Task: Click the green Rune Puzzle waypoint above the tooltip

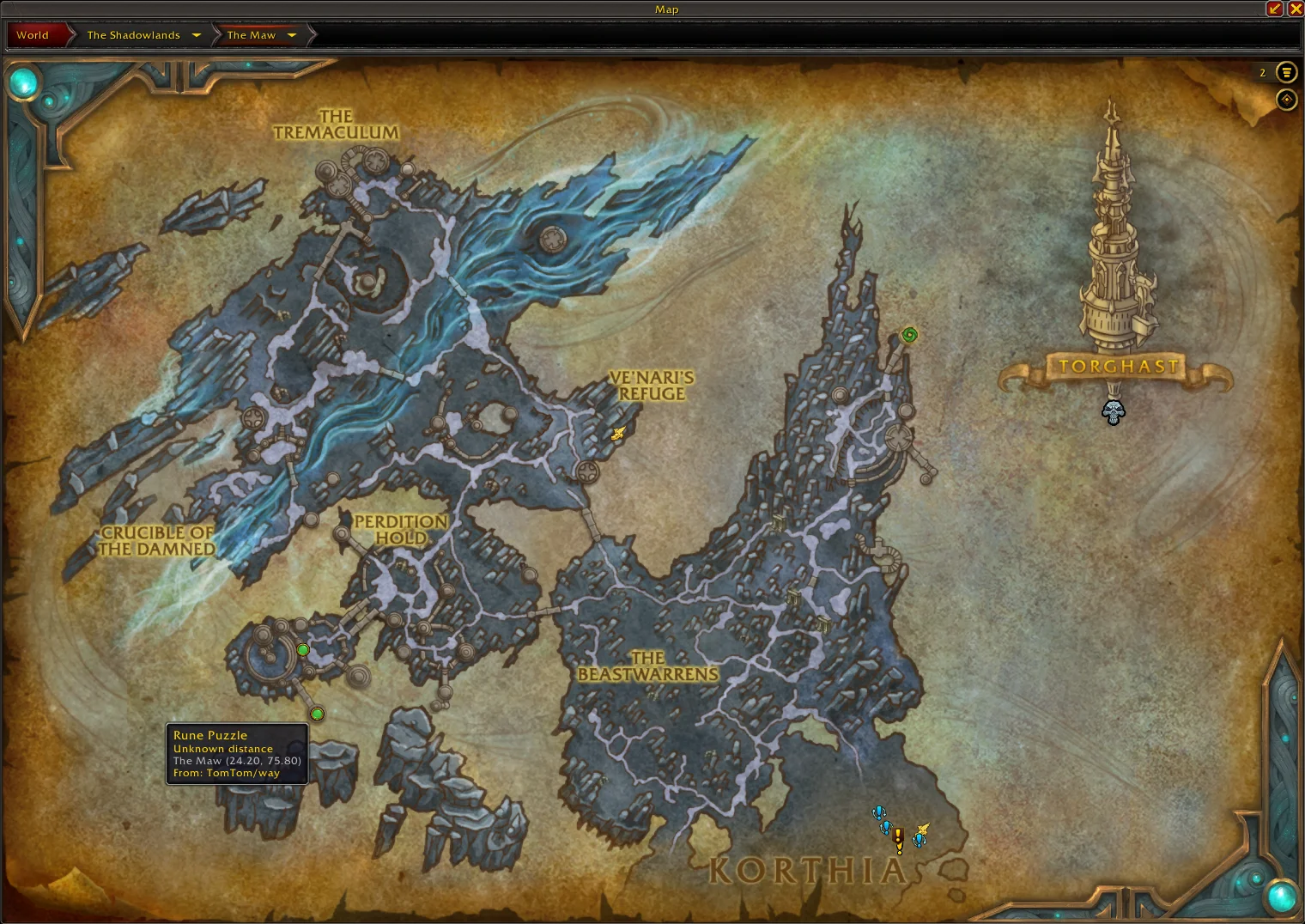Action: [x=318, y=714]
